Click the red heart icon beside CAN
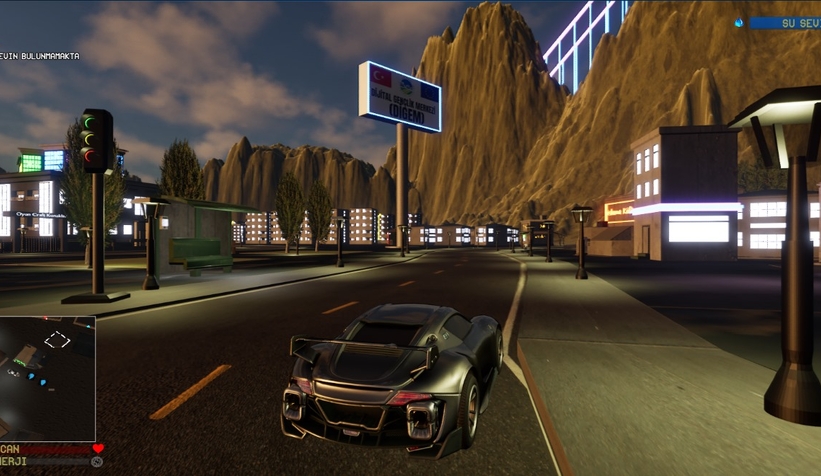The image size is (821, 476). (98, 449)
